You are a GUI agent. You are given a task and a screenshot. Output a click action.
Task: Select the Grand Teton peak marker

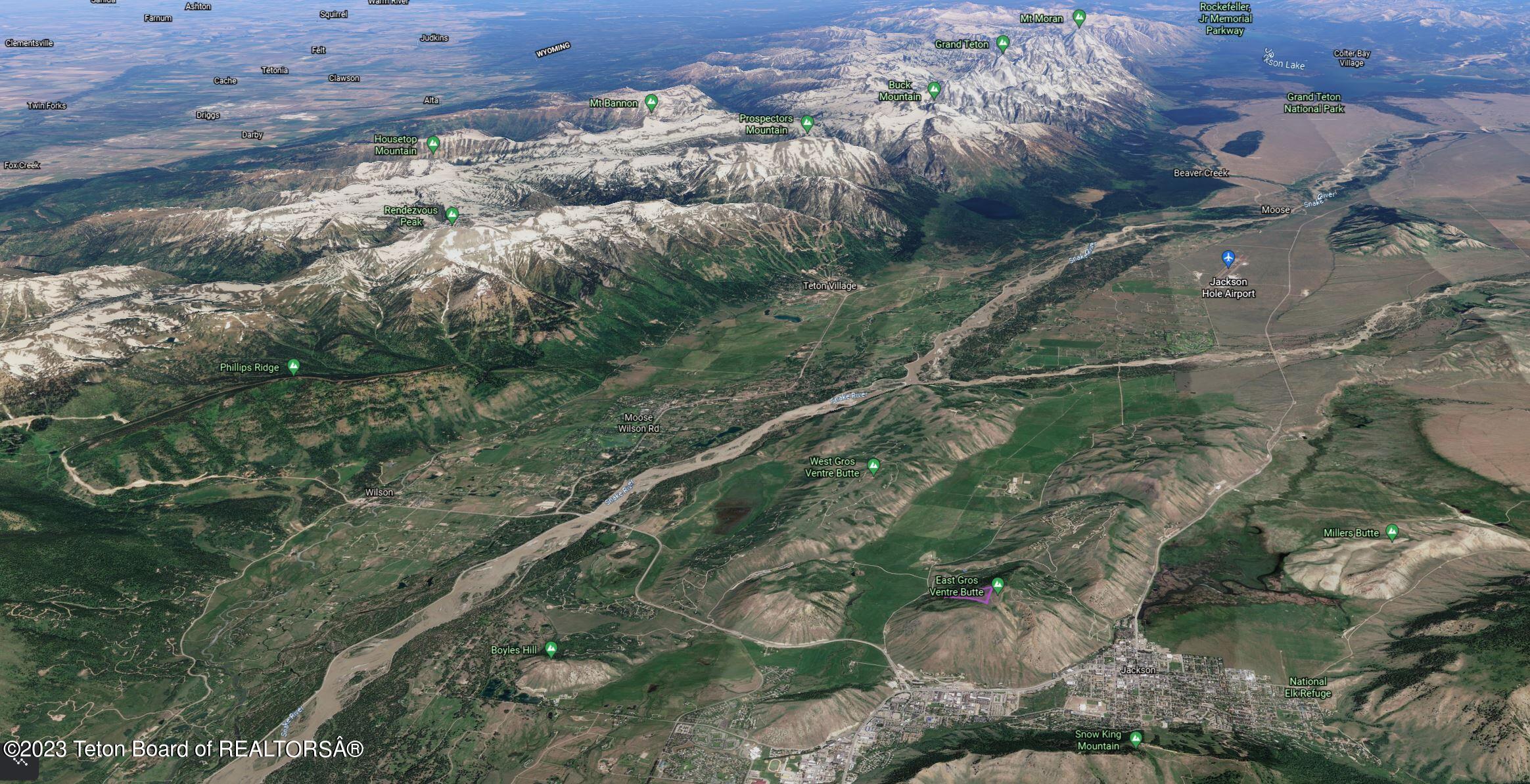[x=1002, y=44]
